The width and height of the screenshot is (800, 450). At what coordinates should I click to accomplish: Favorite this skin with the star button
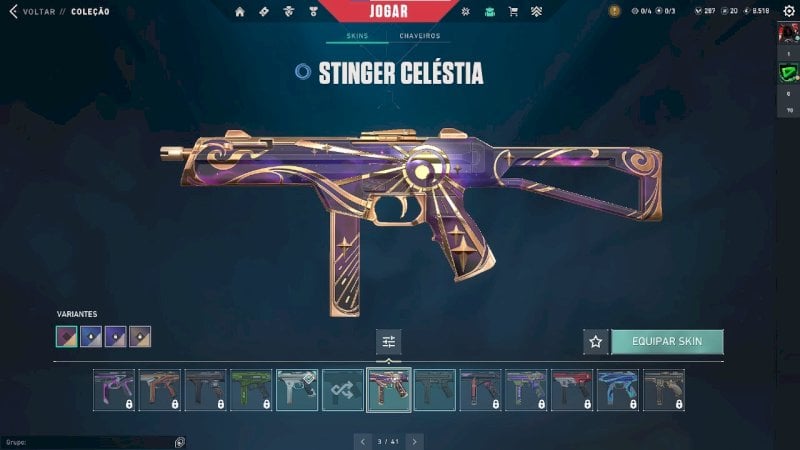coord(596,342)
